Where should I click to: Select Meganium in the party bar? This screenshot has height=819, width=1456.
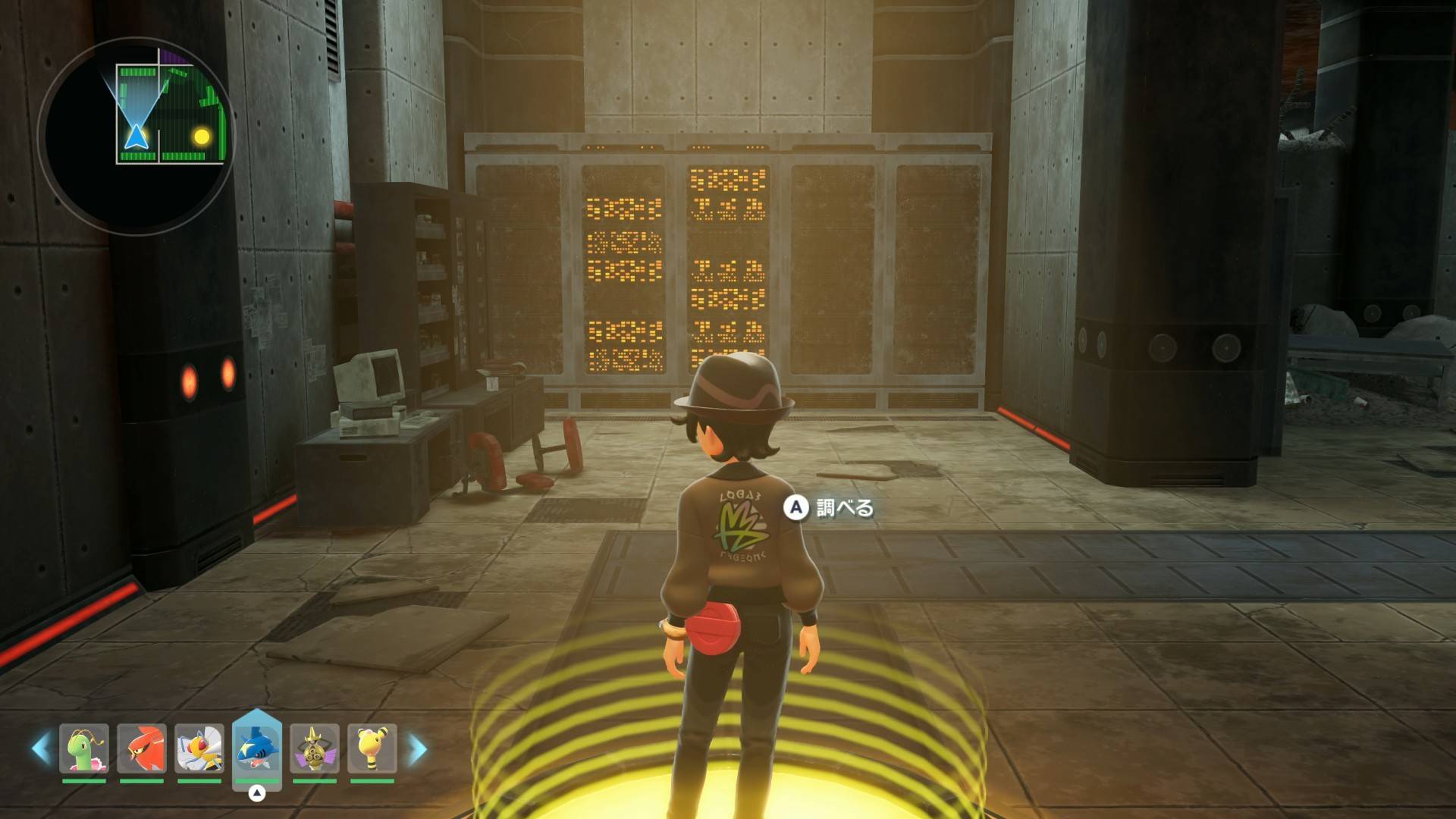[x=84, y=748]
